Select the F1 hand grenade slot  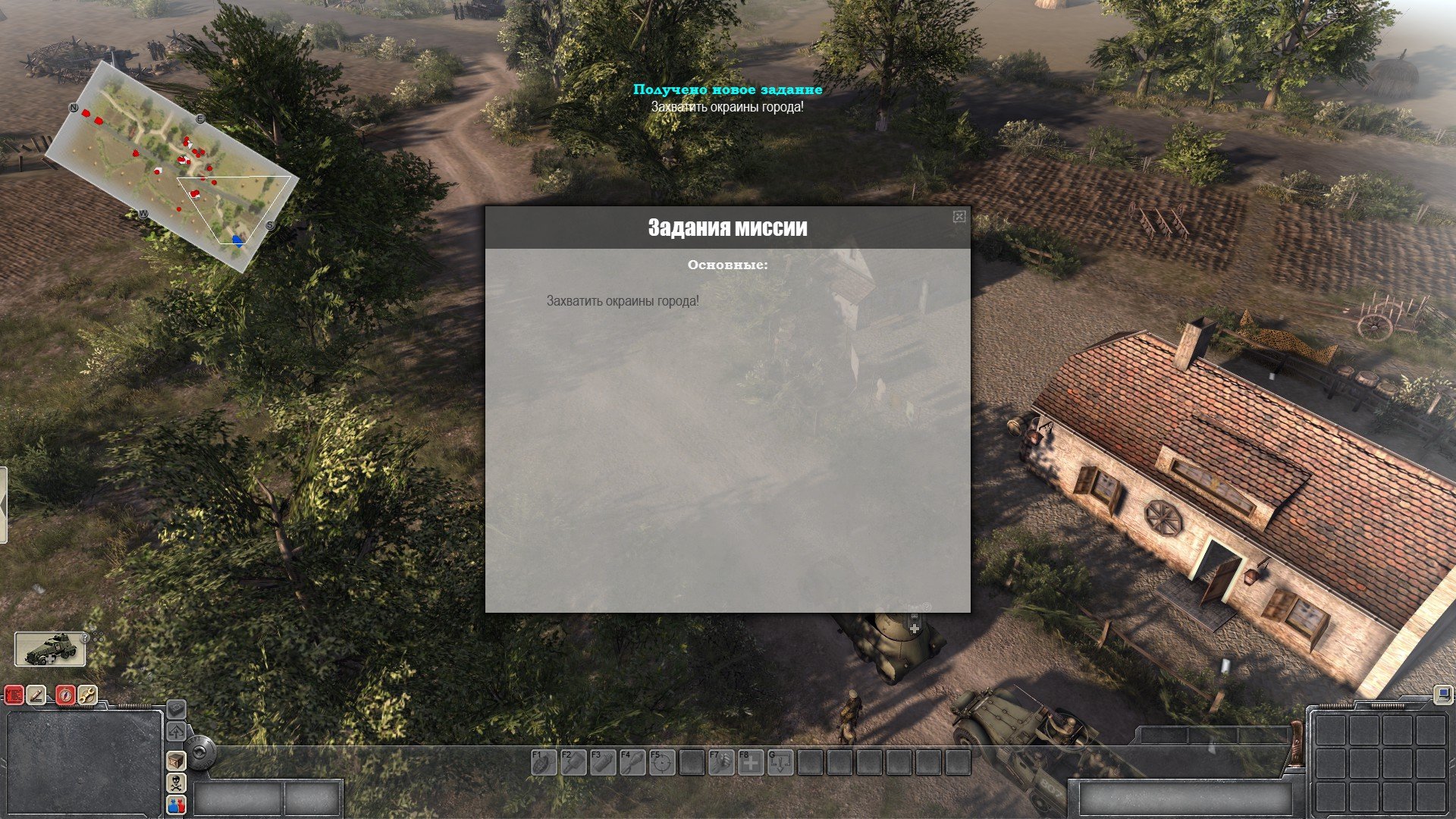point(543,762)
